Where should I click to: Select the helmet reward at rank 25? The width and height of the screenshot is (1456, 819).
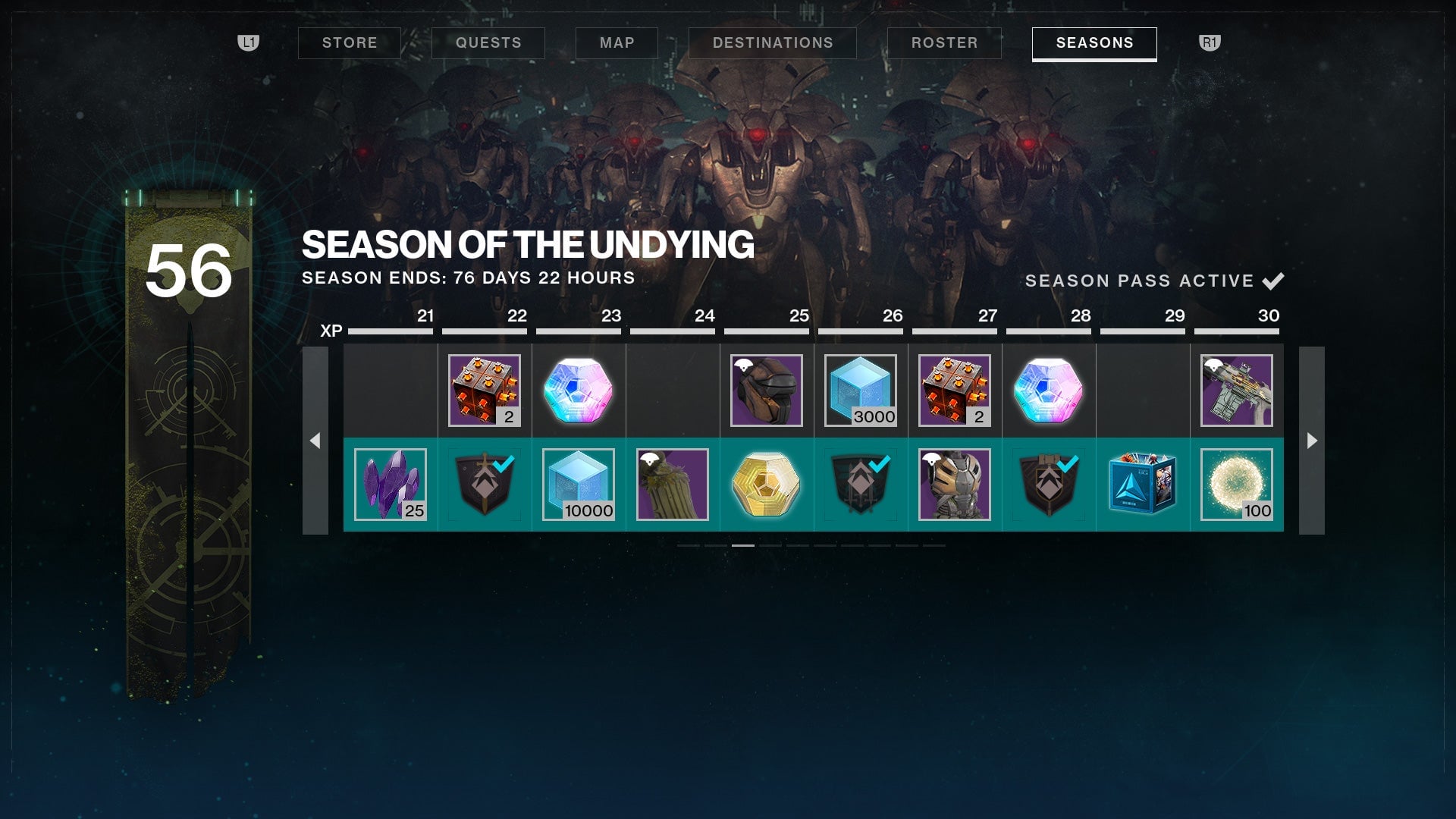tap(767, 391)
